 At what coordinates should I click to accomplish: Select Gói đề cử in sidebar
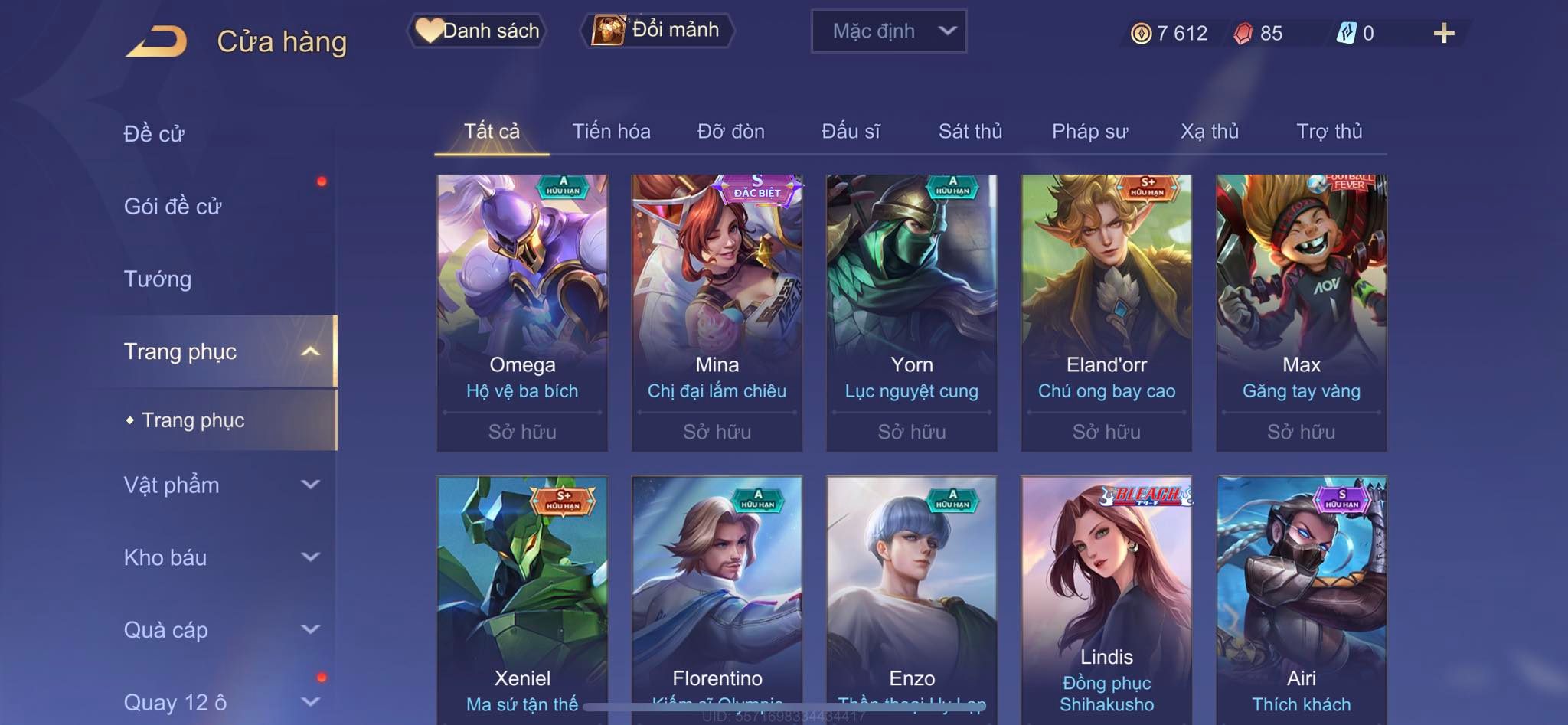tap(173, 207)
